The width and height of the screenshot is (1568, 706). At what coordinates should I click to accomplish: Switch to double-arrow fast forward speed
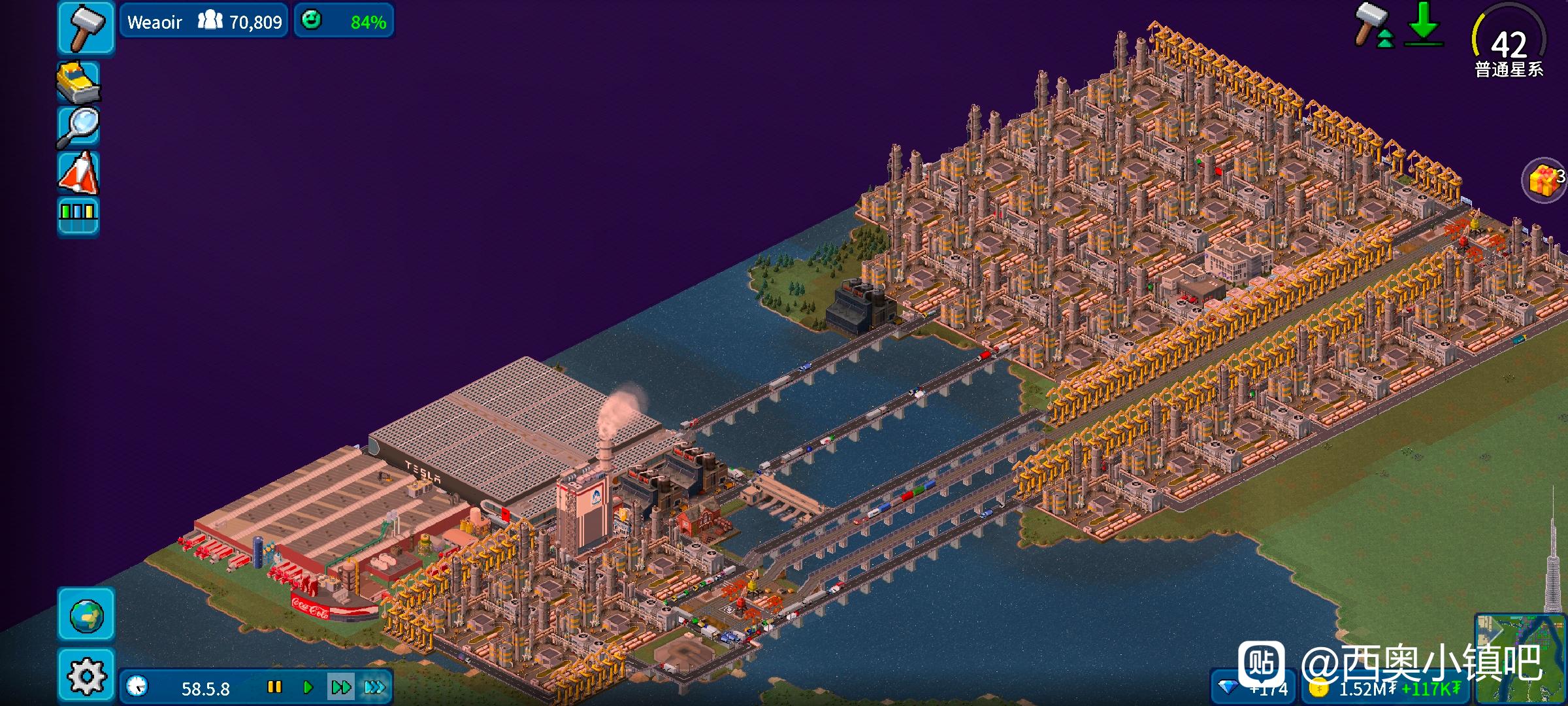point(341,687)
